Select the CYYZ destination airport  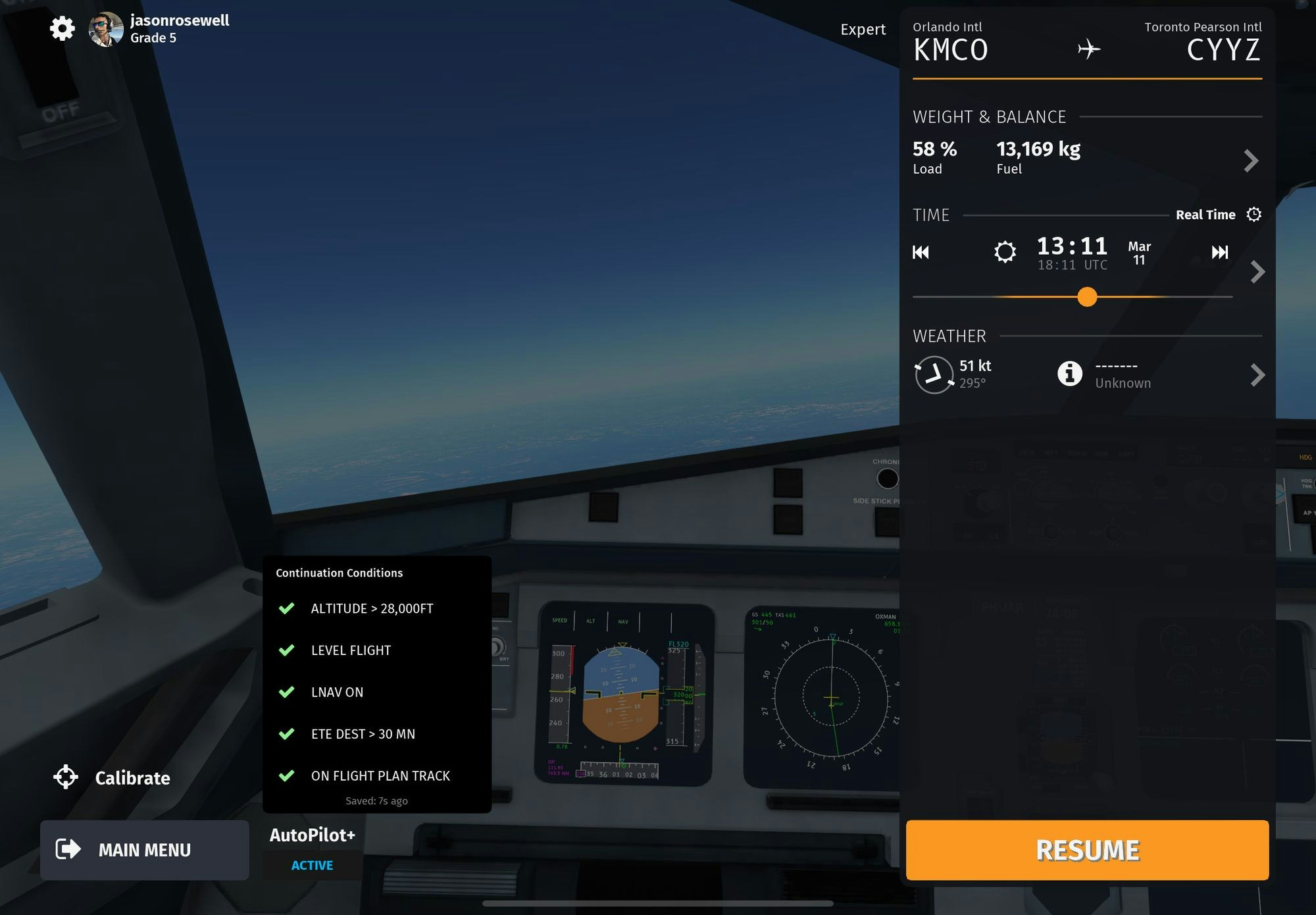1223,43
